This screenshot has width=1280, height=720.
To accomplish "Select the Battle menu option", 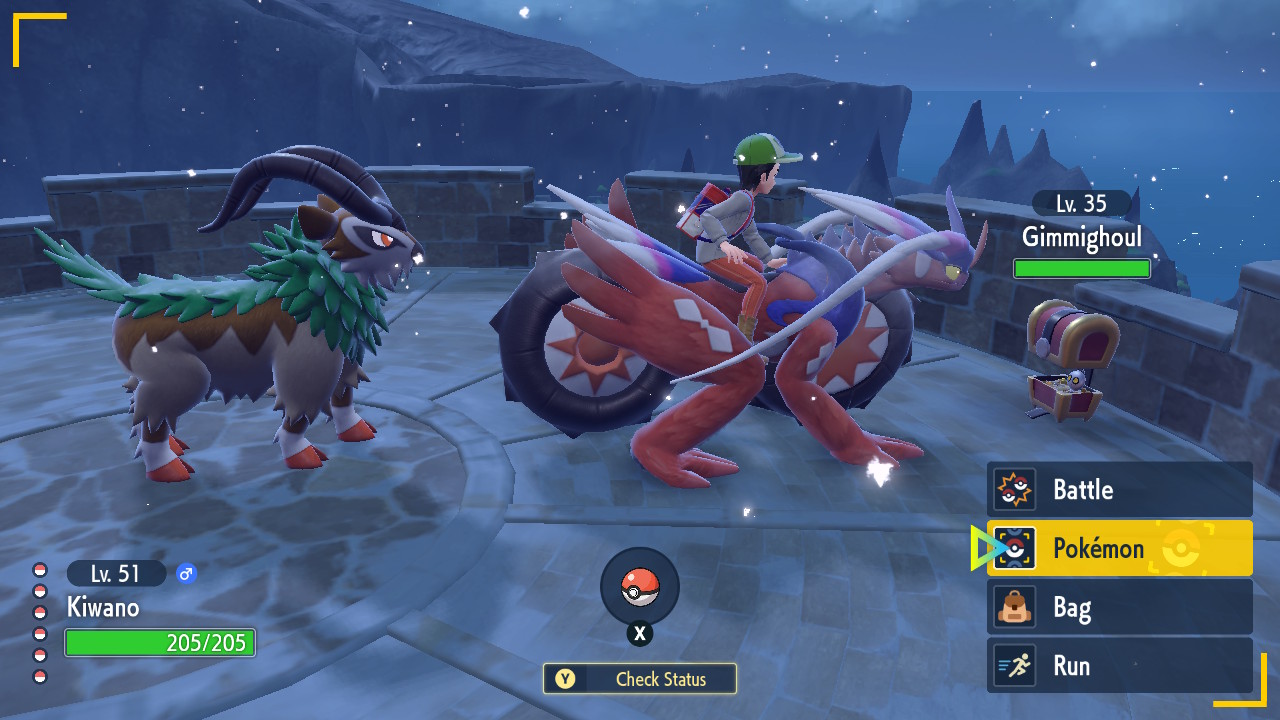I will [1119, 490].
